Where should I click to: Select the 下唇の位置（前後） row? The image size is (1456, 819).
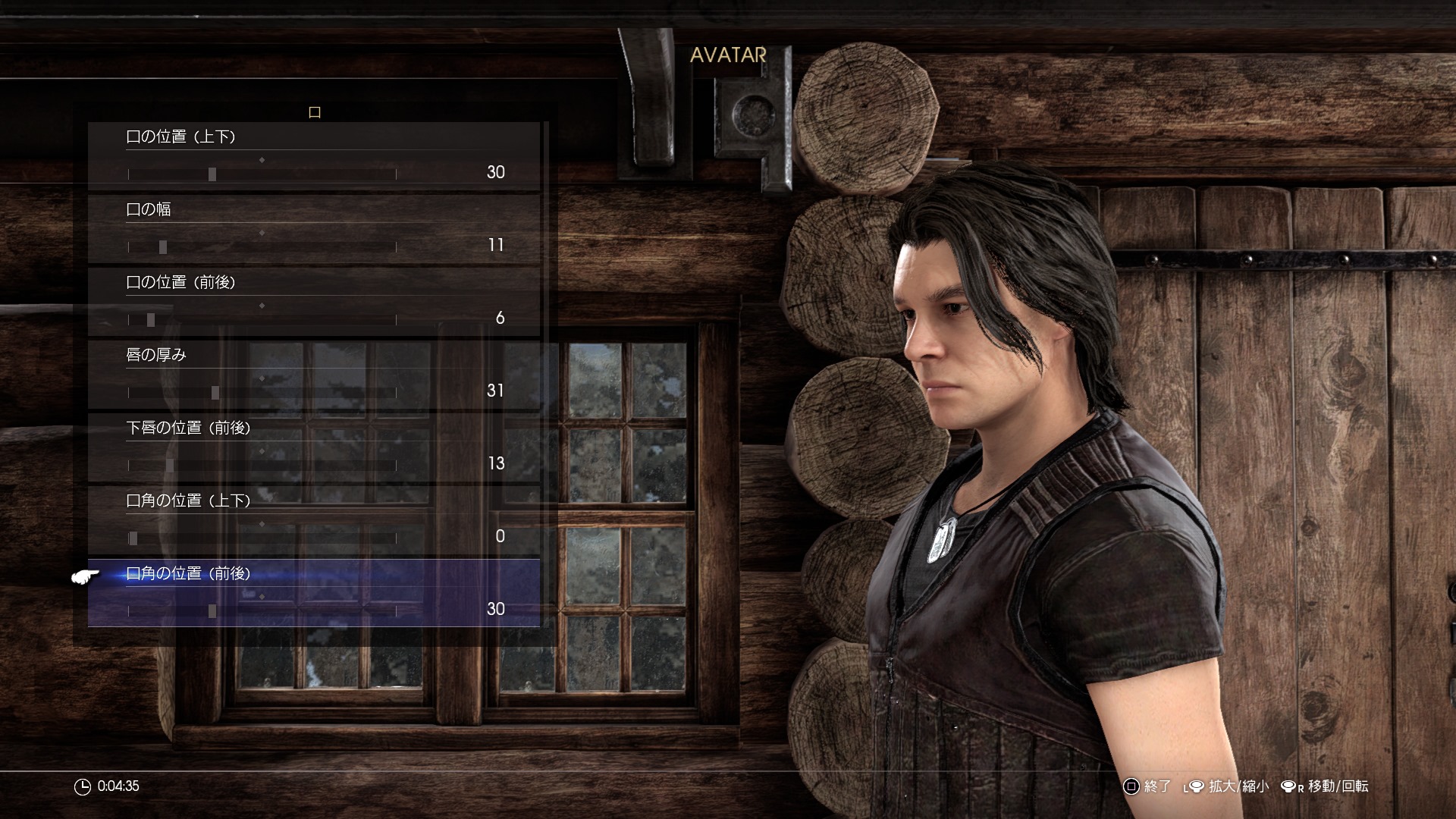pos(188,428)
